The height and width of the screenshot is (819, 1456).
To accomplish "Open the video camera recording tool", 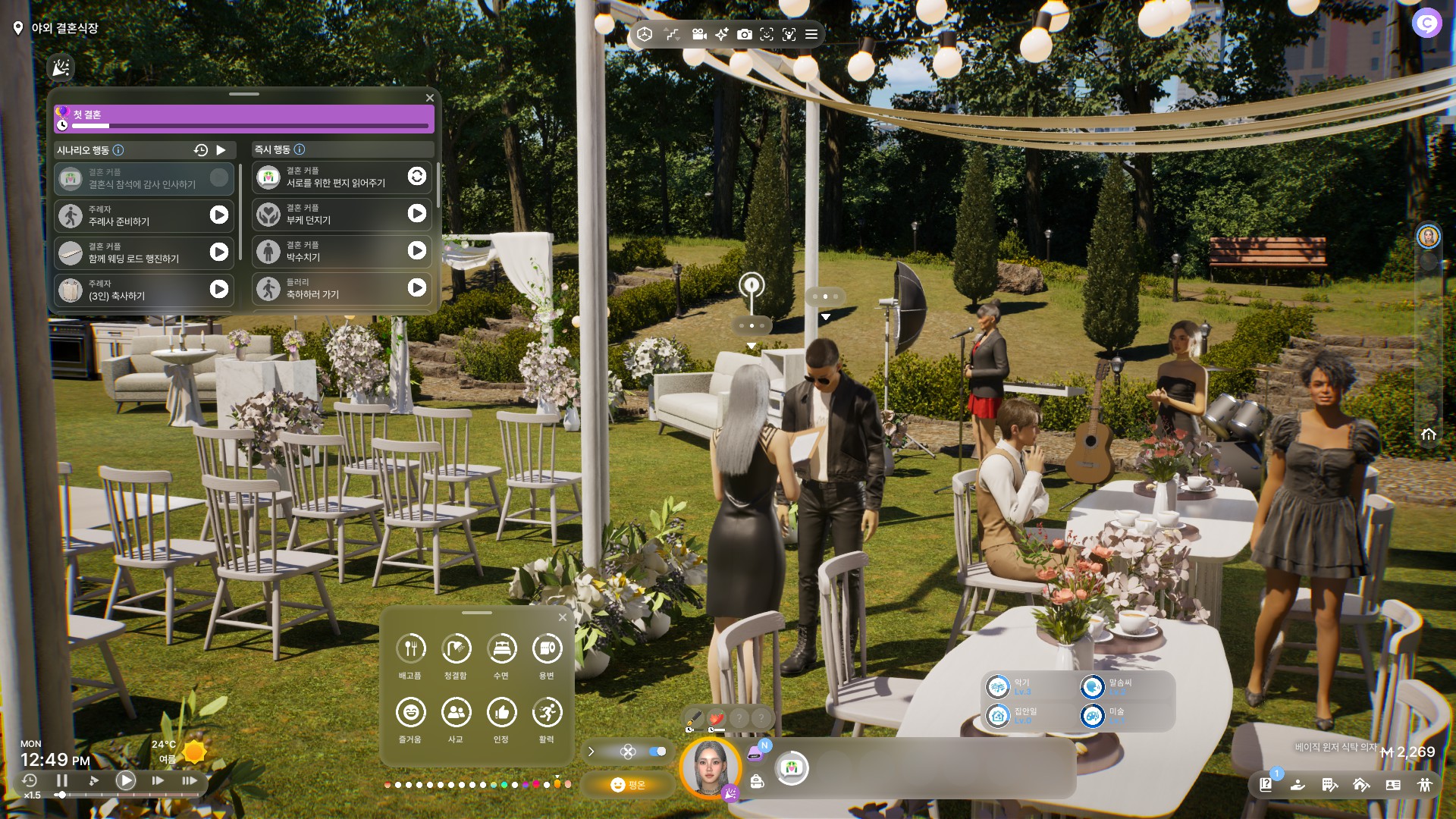I will 699,34.
